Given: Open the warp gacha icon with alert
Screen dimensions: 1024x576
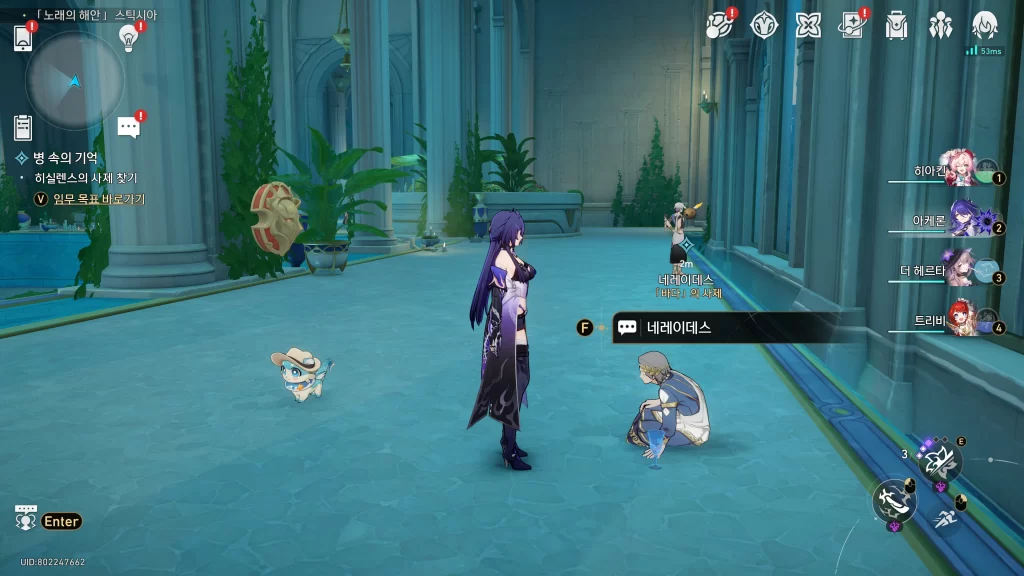Looking at the screenshot, I should (x=719, y=25).
